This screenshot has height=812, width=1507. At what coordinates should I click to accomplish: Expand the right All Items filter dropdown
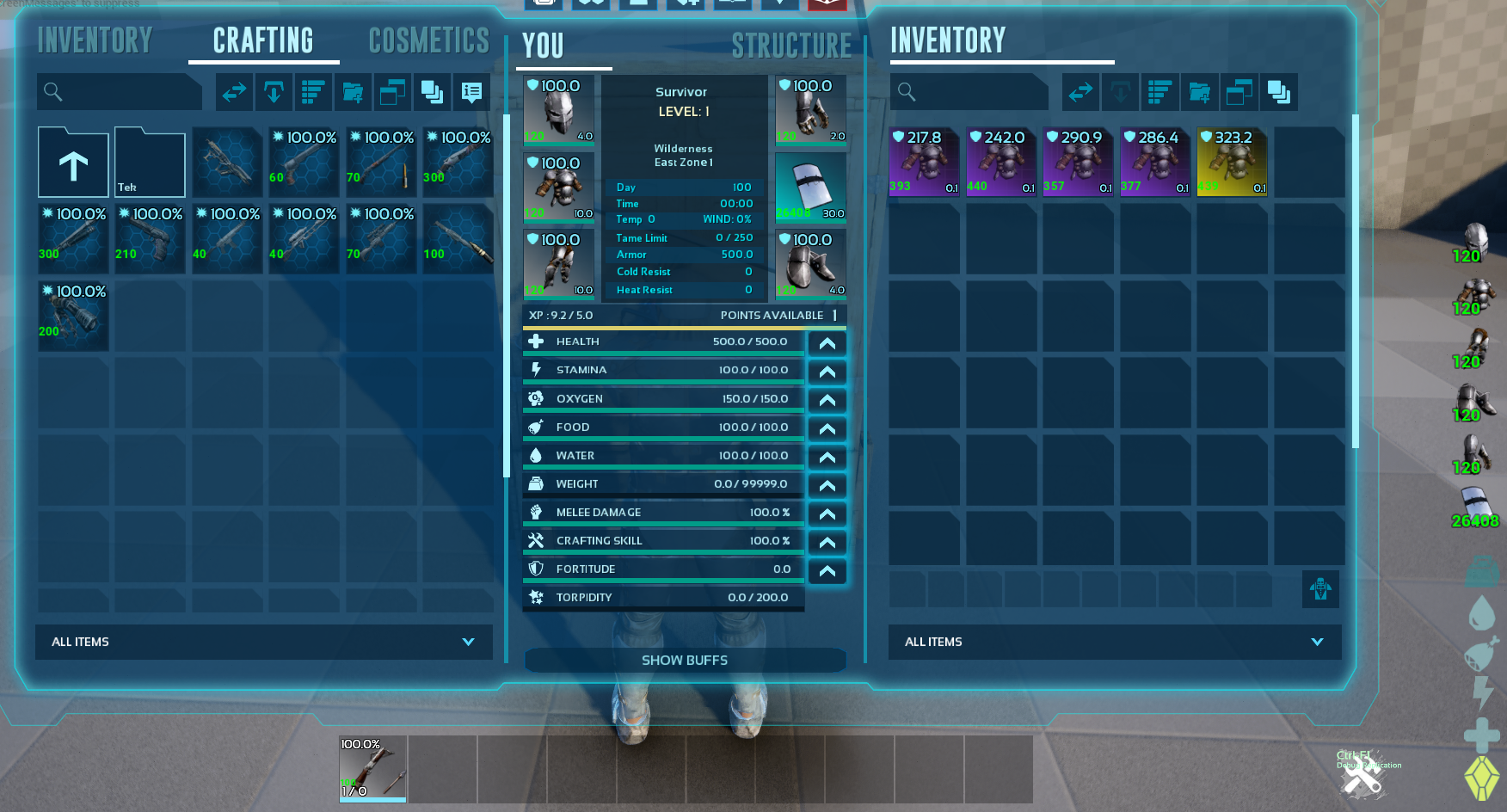1114,642
